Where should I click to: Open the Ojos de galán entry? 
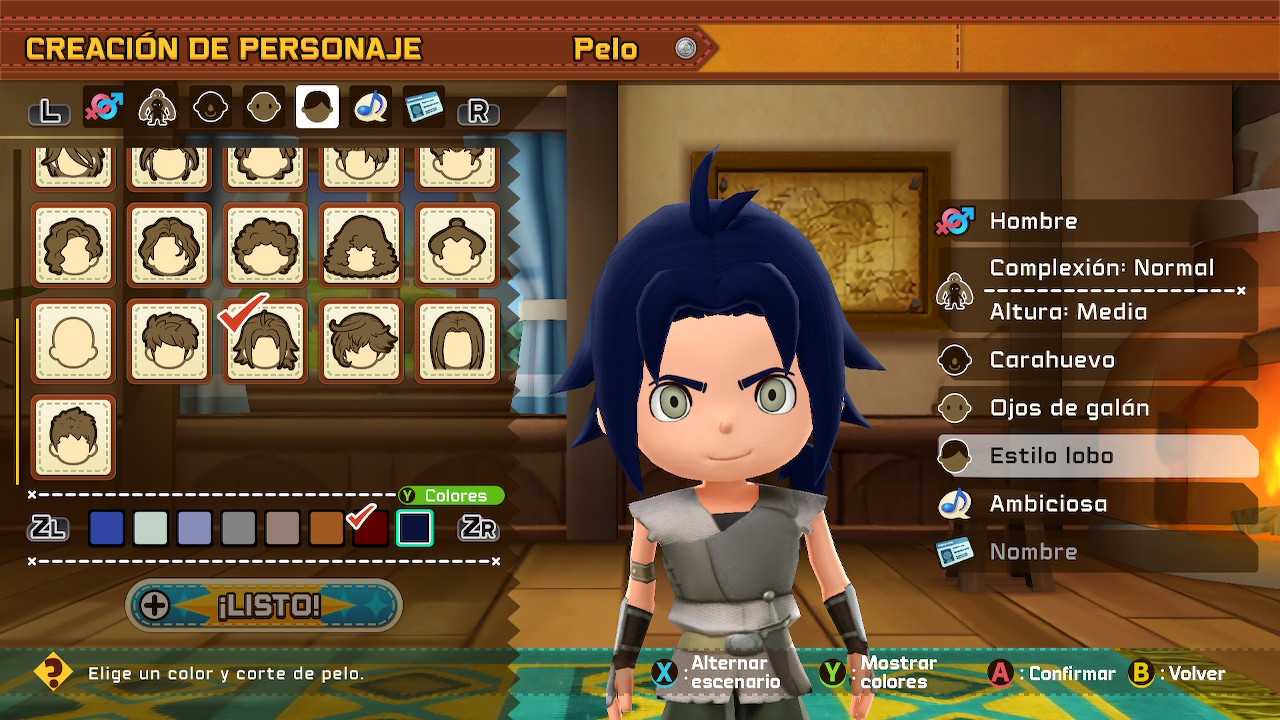pos(1095,408)
